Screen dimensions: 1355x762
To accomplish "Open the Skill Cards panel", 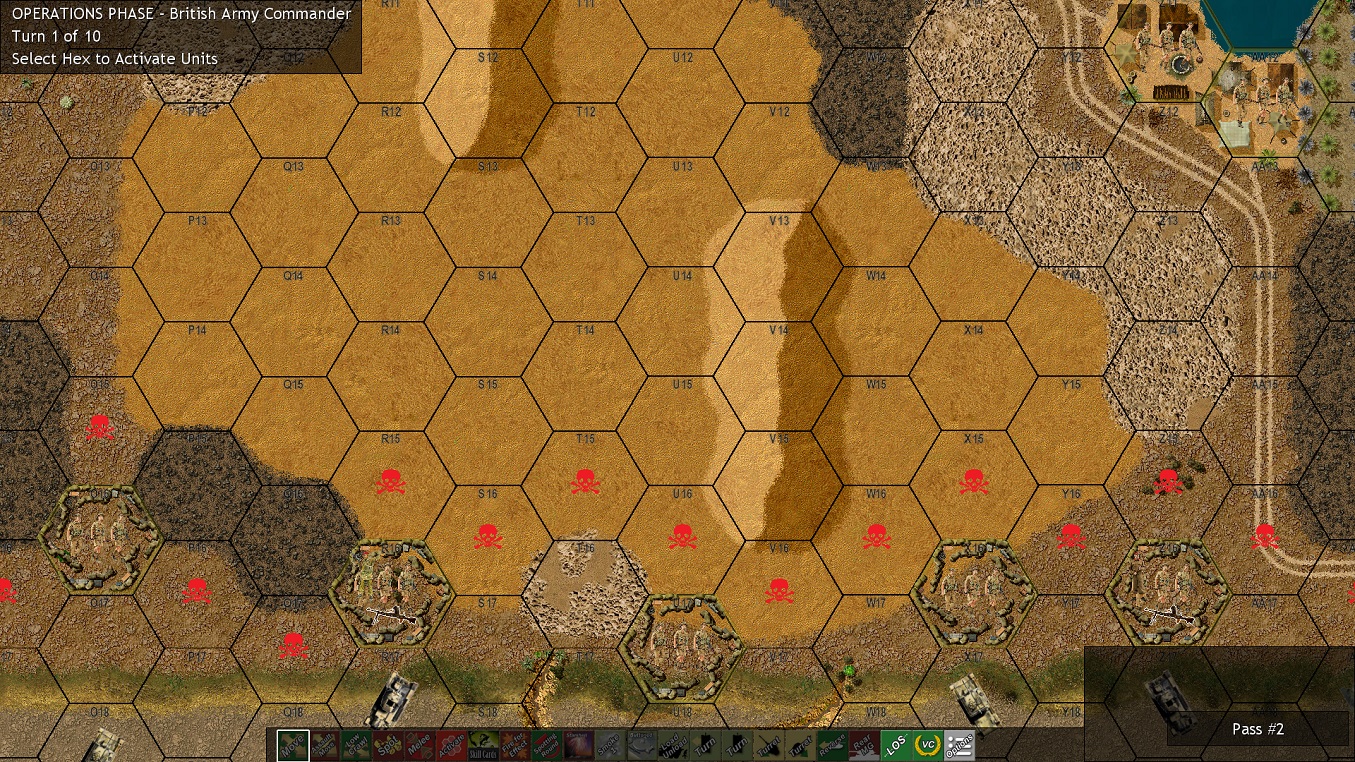I will click(x=482, y=744).
